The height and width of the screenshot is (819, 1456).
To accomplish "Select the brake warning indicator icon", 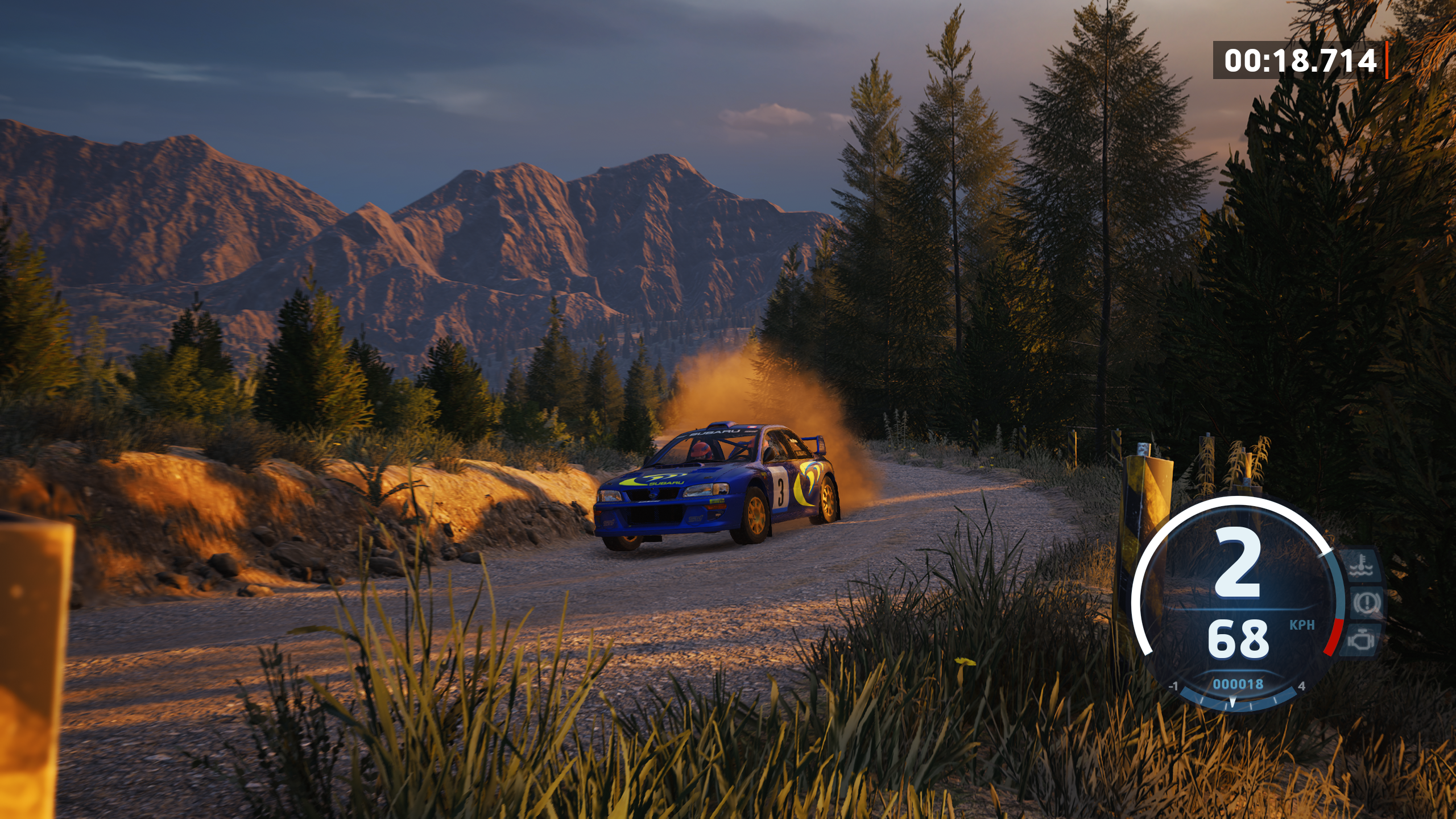I will point(1366,603).
